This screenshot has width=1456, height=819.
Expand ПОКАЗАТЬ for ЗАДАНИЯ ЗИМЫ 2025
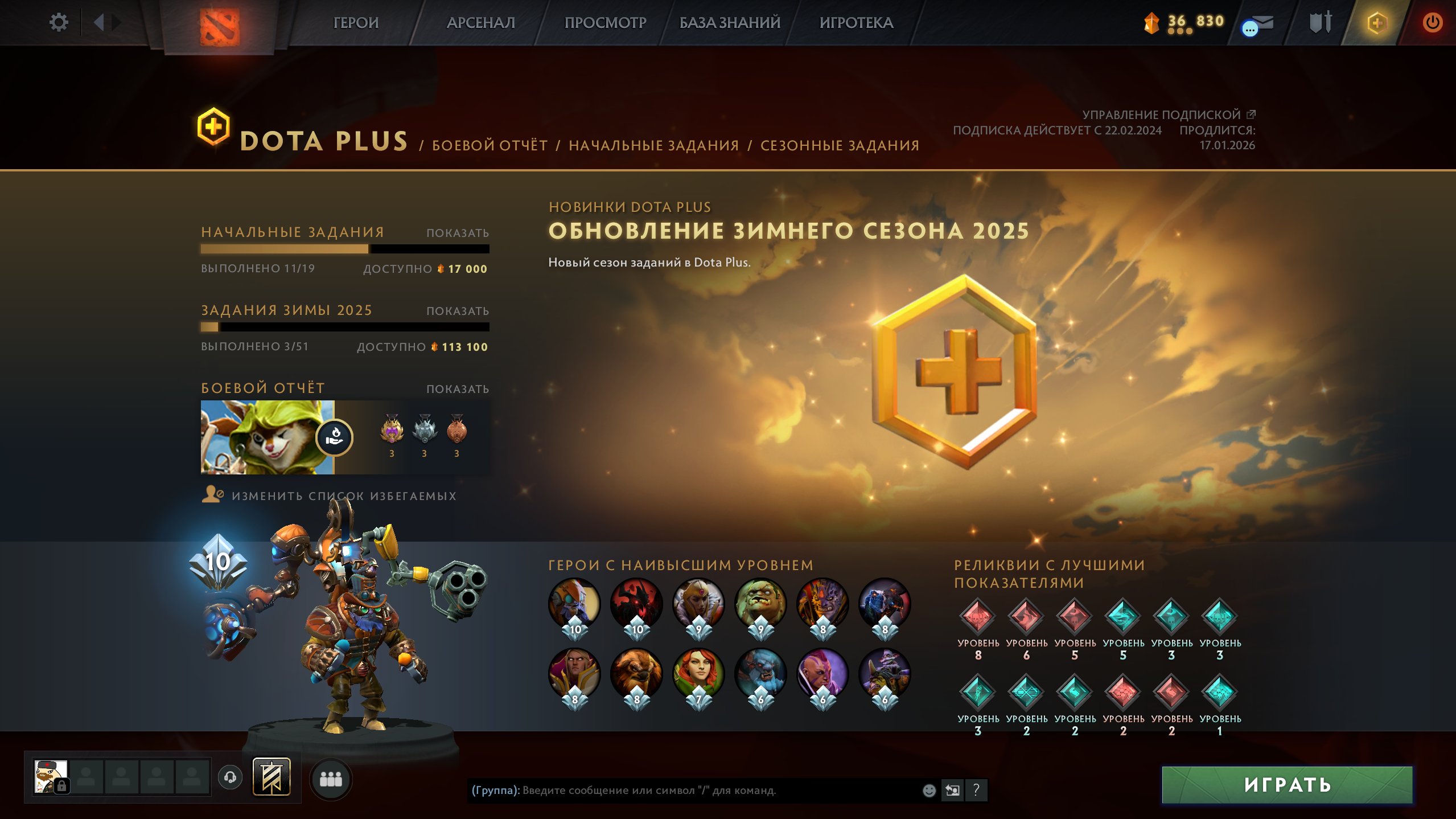[x=457, y=310]
